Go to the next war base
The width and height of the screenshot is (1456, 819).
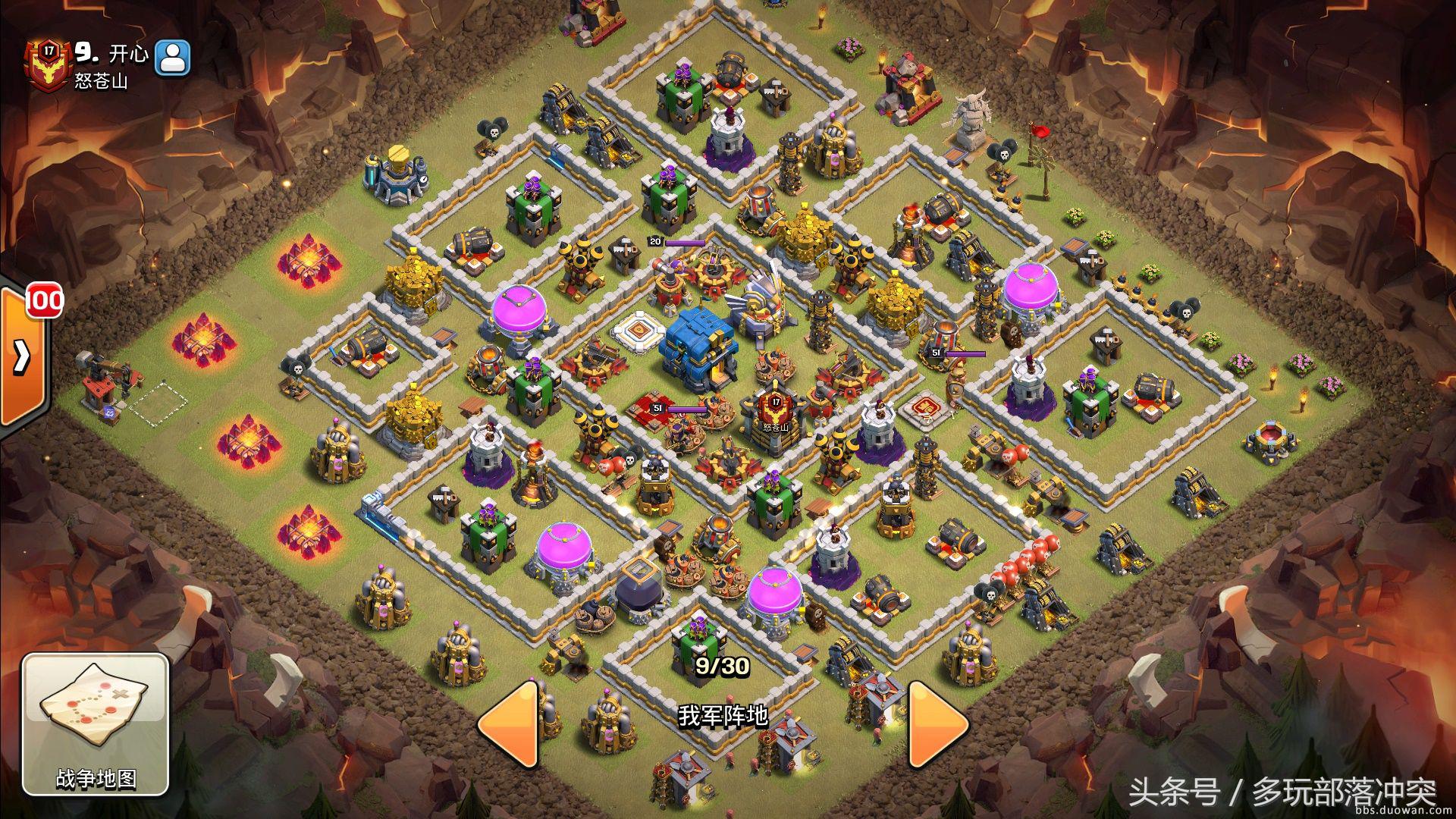[x=937, y=725]
